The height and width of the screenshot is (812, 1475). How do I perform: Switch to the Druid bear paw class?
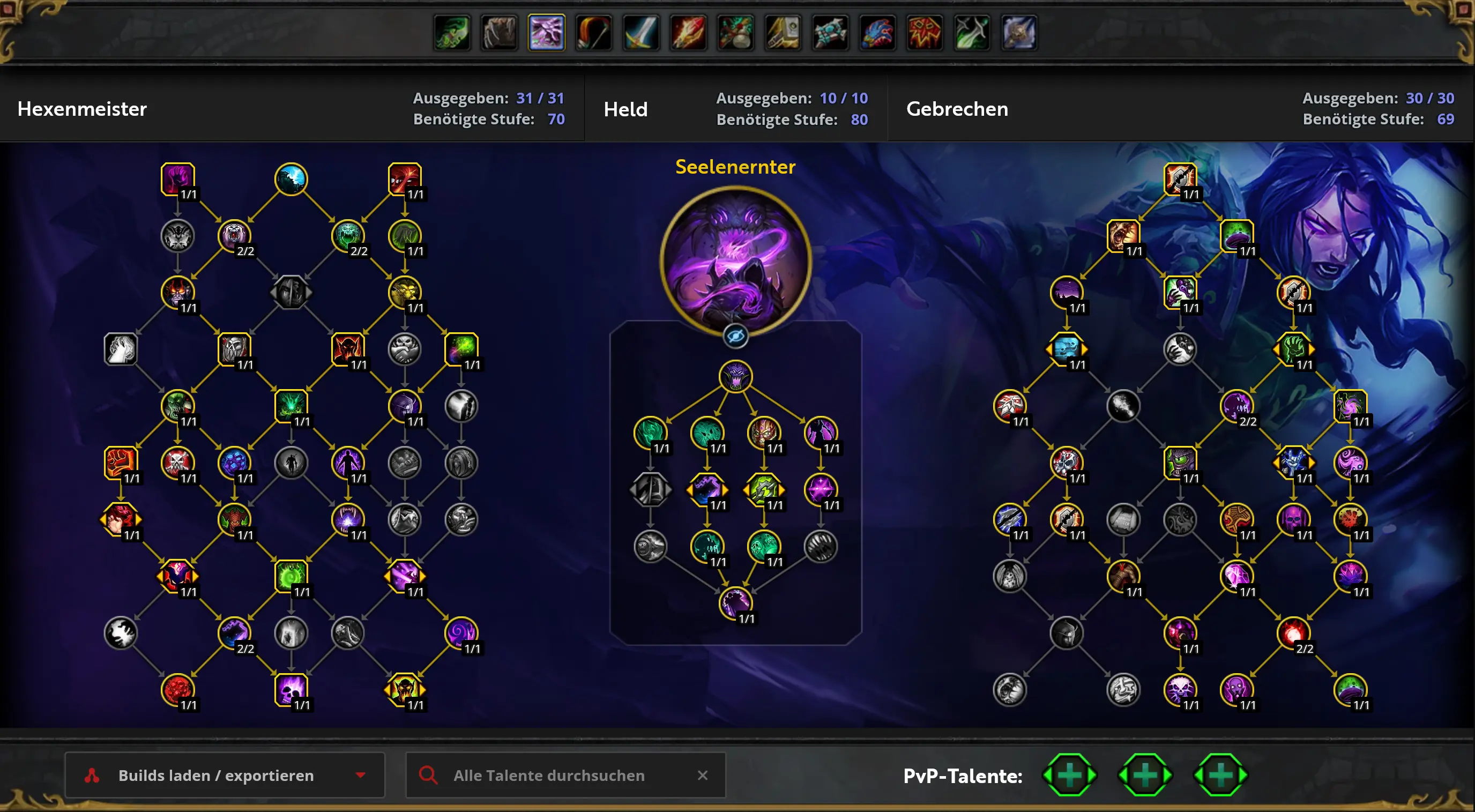500,33
